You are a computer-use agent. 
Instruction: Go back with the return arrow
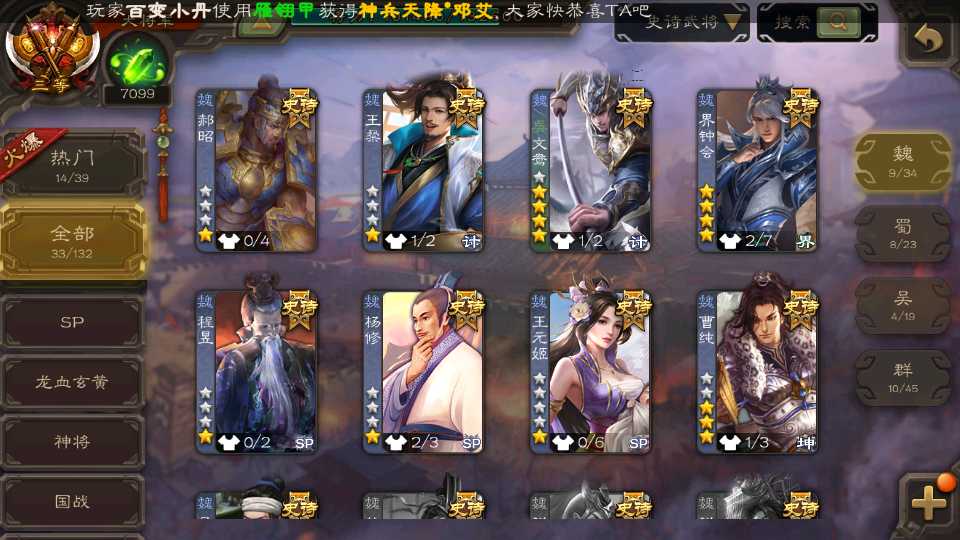(x=929, y=40)
